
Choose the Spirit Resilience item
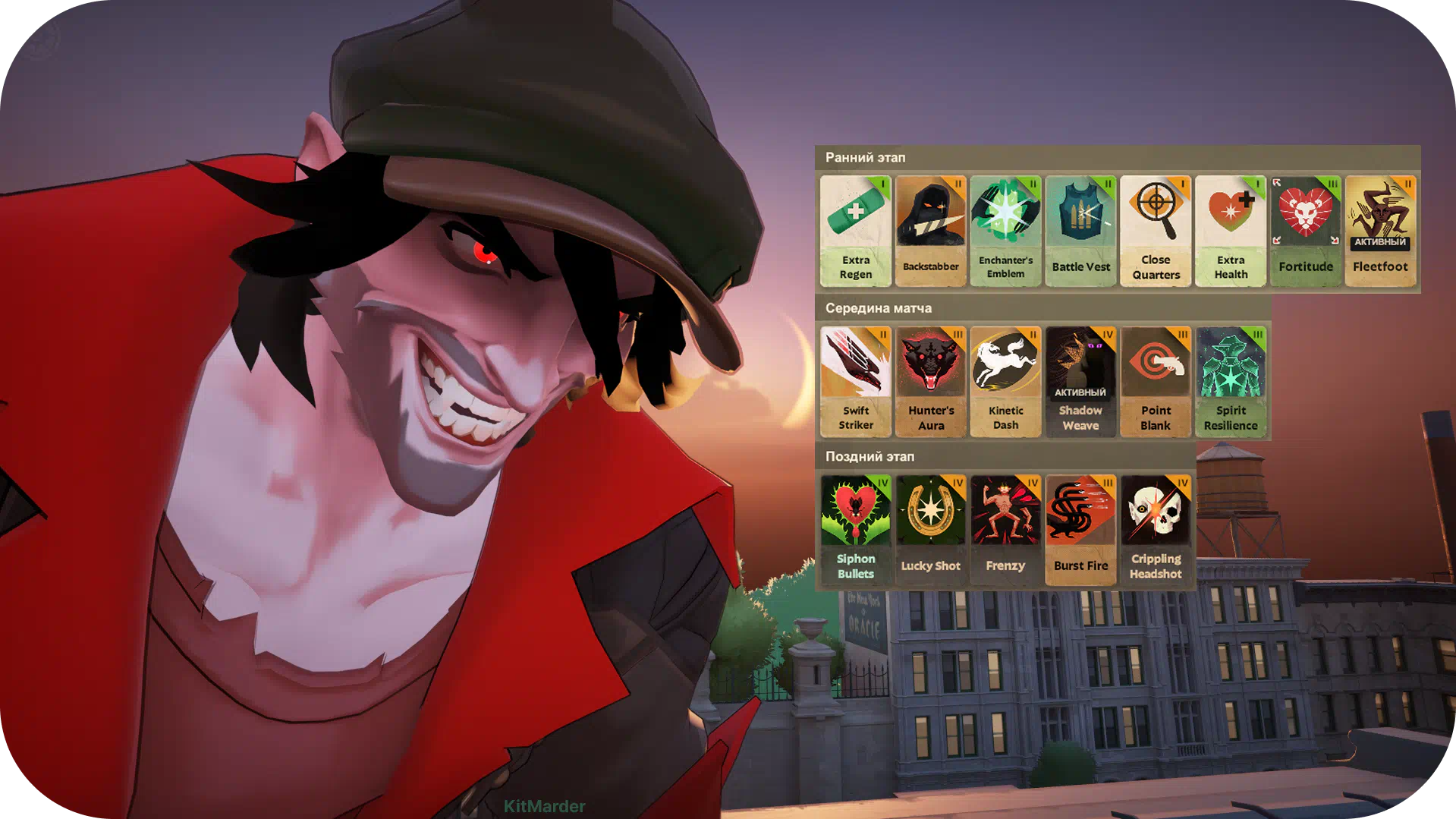pos(1231,381)
